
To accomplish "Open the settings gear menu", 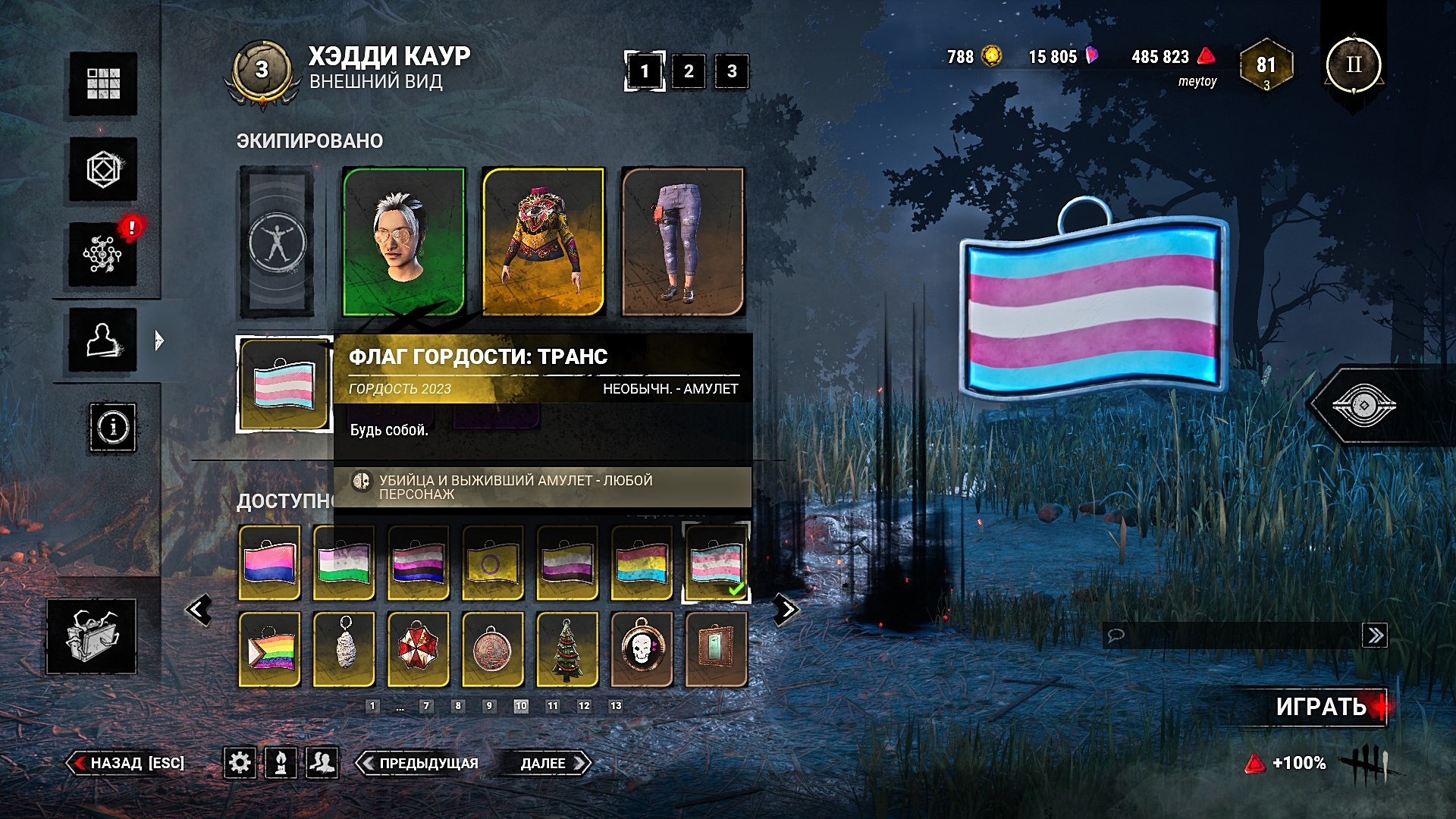I will pos(240,762).
